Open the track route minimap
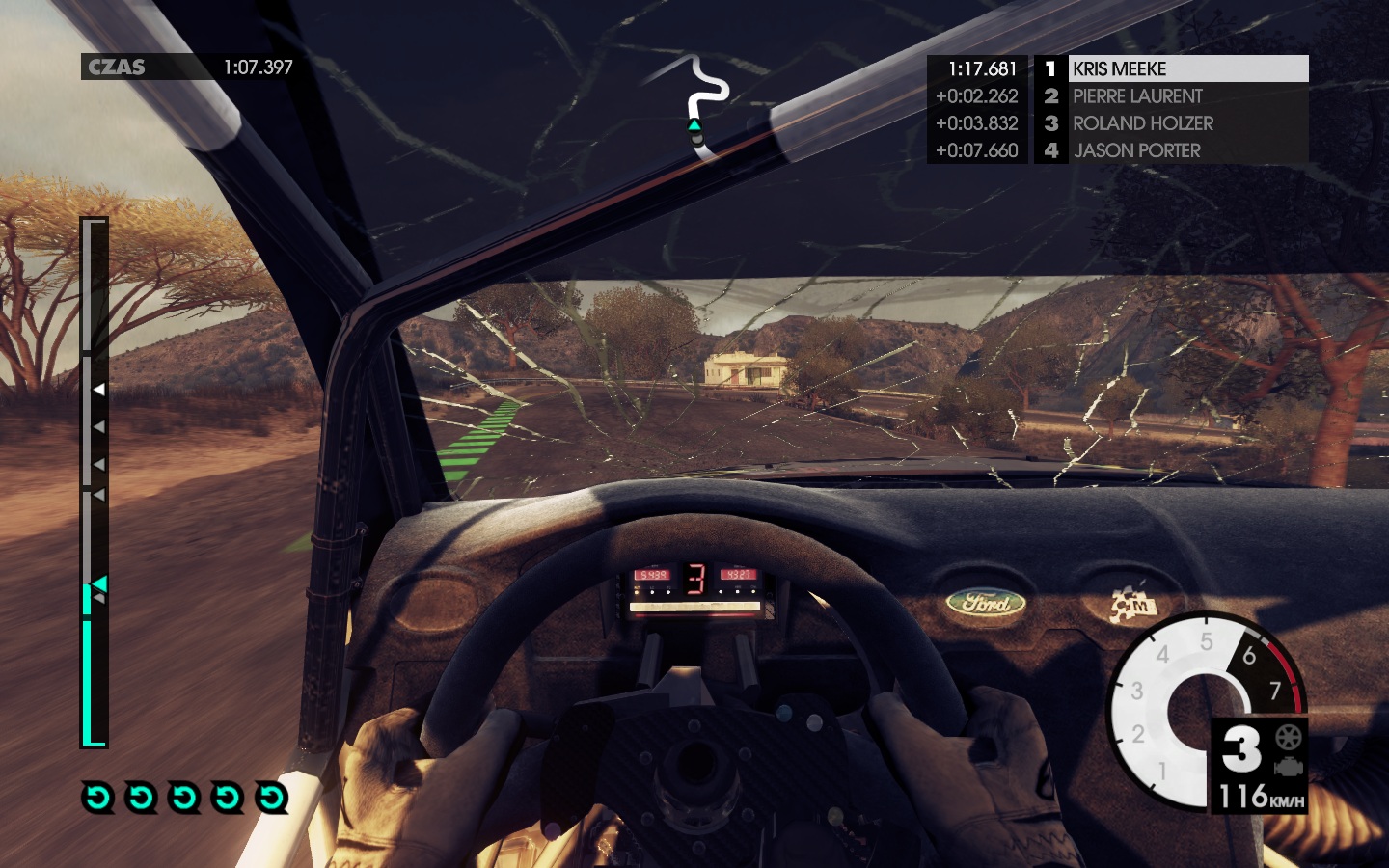 point(704,104)
